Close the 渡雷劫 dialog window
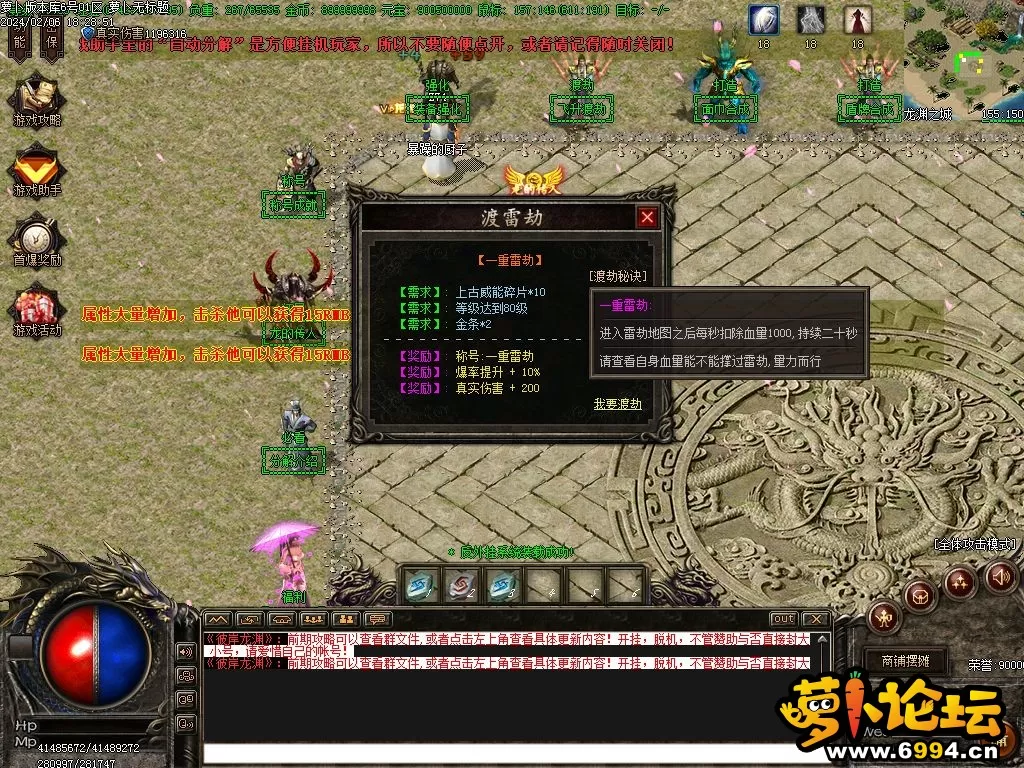This screenshot has width=1024, height=768. pos(647,217)
